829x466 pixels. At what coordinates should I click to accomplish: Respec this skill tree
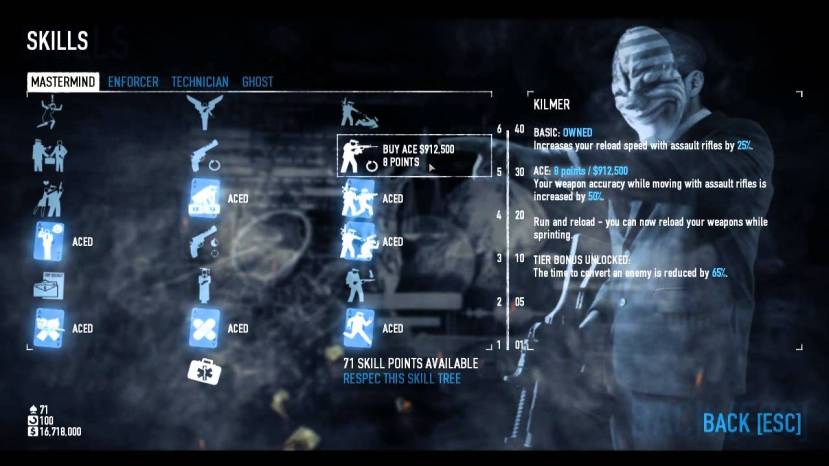(x=402, y=379)
